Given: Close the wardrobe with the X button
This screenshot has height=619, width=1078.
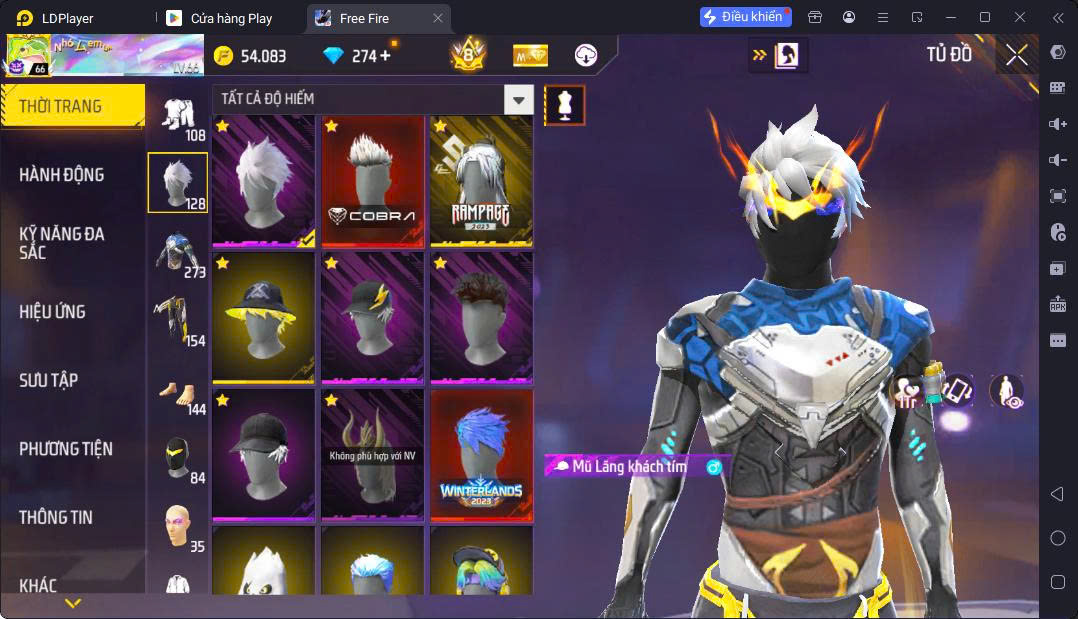Looking at the screenshot, I should coord(1016,55).
